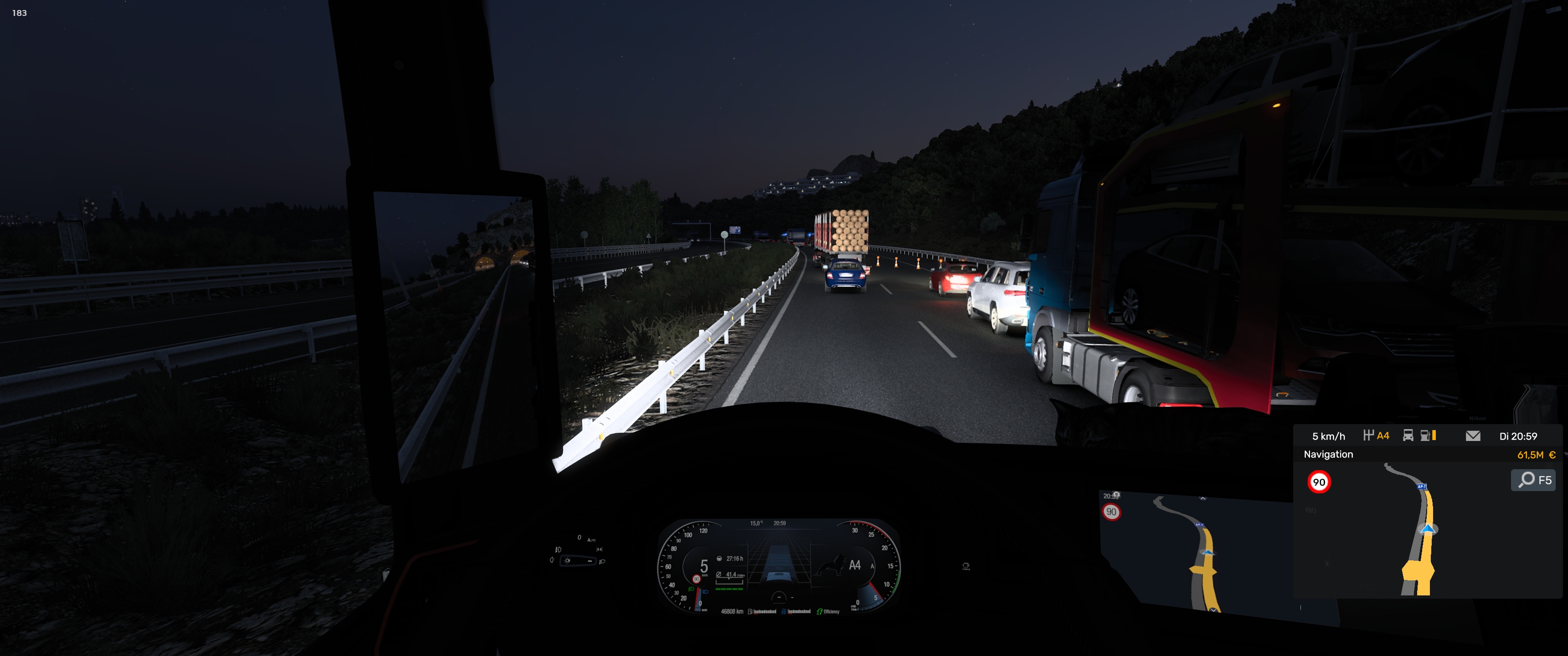Open the envelope mail icon in Route Advisor
Screen dimensions: 1568x656
pyautogui.click(x=1472, y=436)
